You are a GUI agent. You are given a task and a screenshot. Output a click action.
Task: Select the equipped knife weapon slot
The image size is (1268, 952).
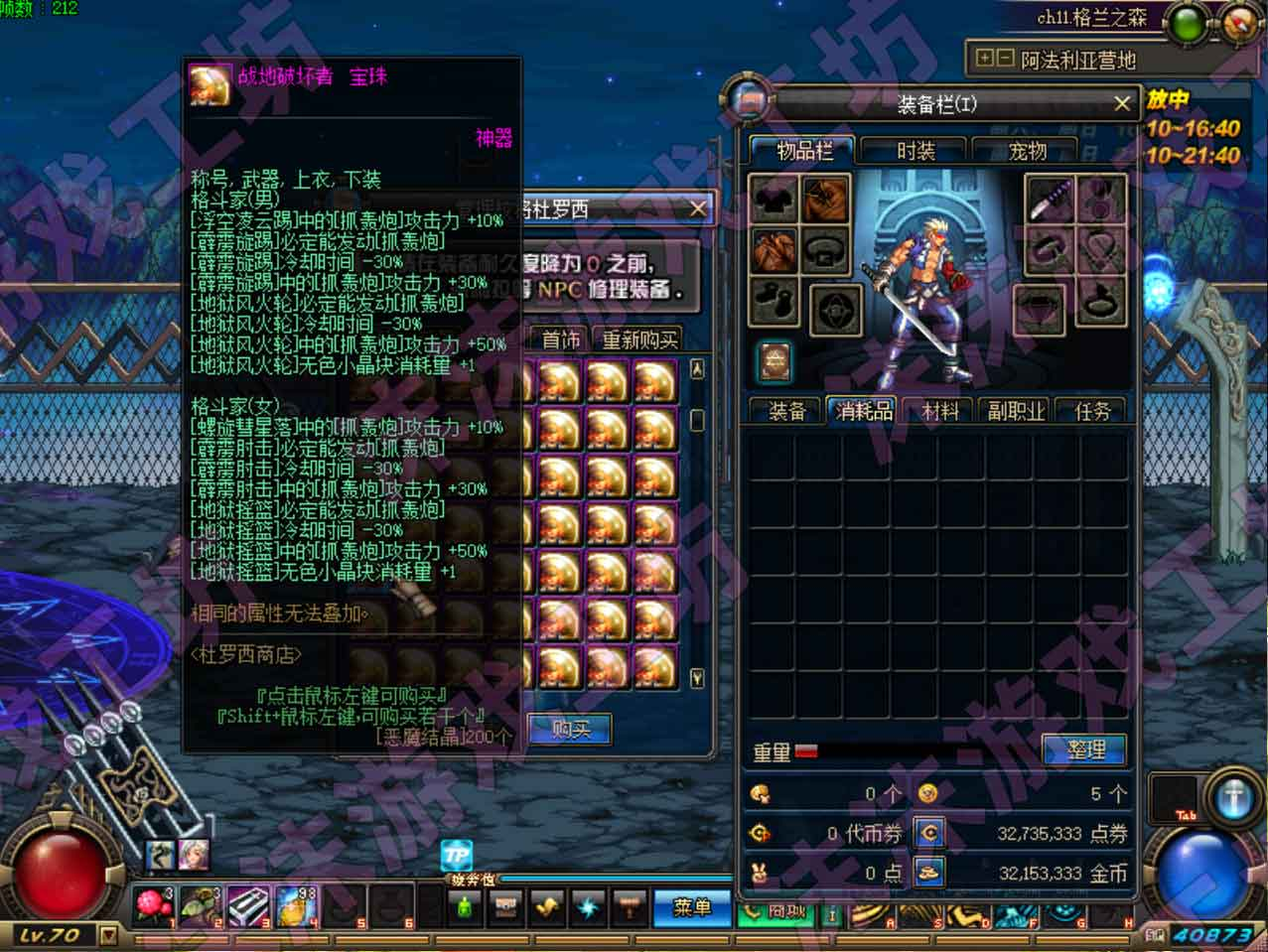1049,200
